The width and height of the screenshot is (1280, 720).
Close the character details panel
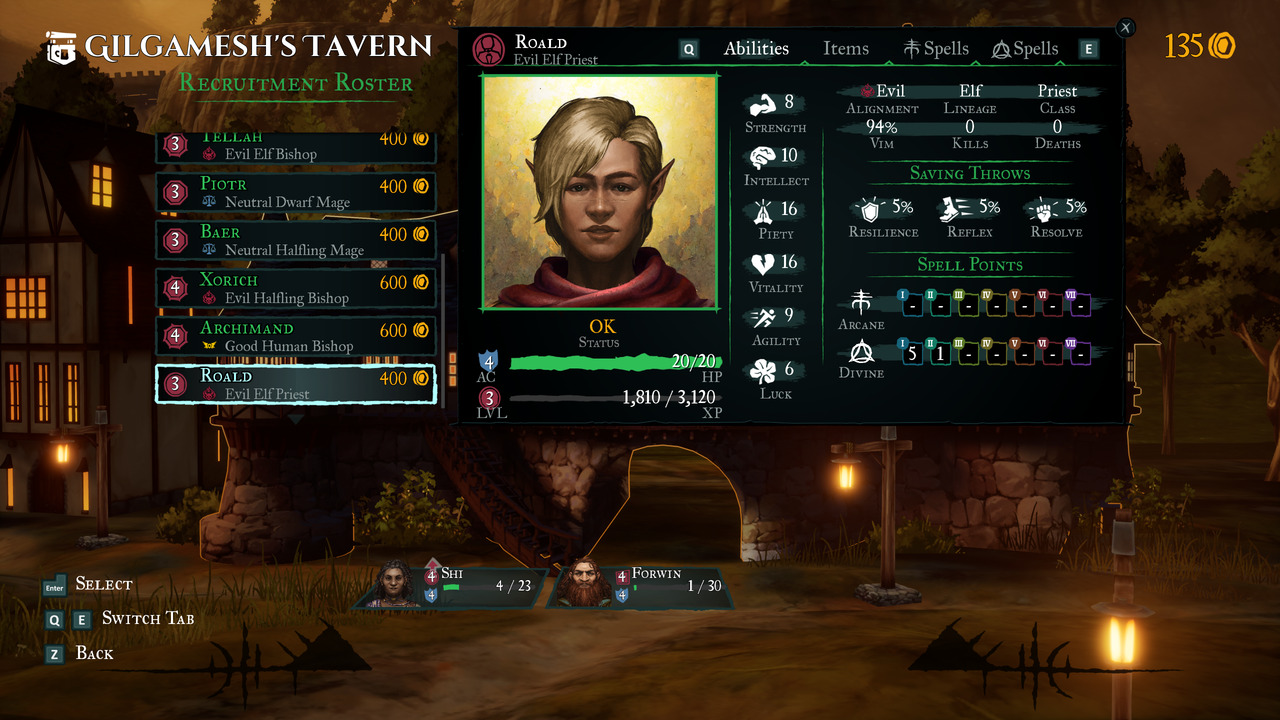(1125, 28)
